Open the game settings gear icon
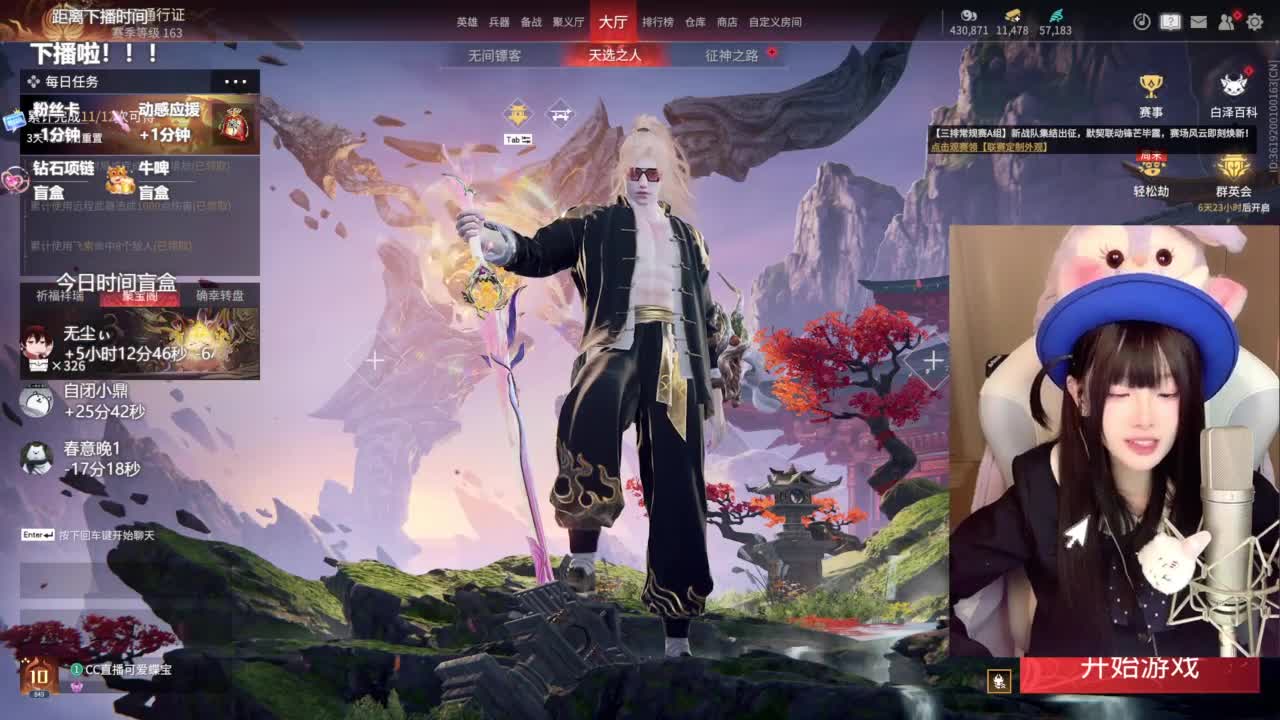The height and width of the screenshot is (720, 1280). coord(1255,20)
